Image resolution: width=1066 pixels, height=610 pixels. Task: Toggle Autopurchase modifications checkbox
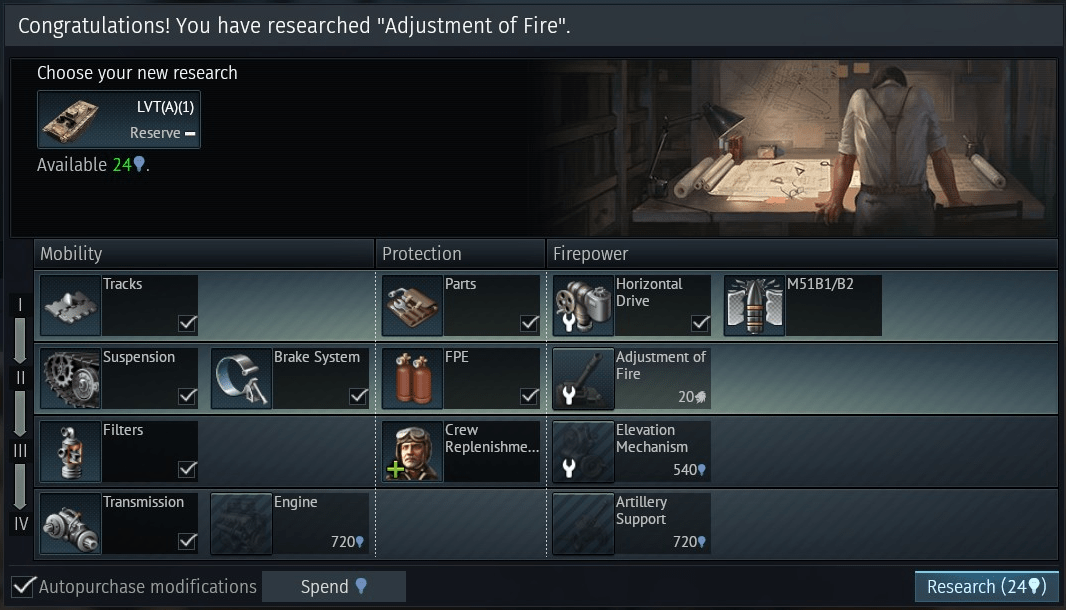(x=24, y=587)
